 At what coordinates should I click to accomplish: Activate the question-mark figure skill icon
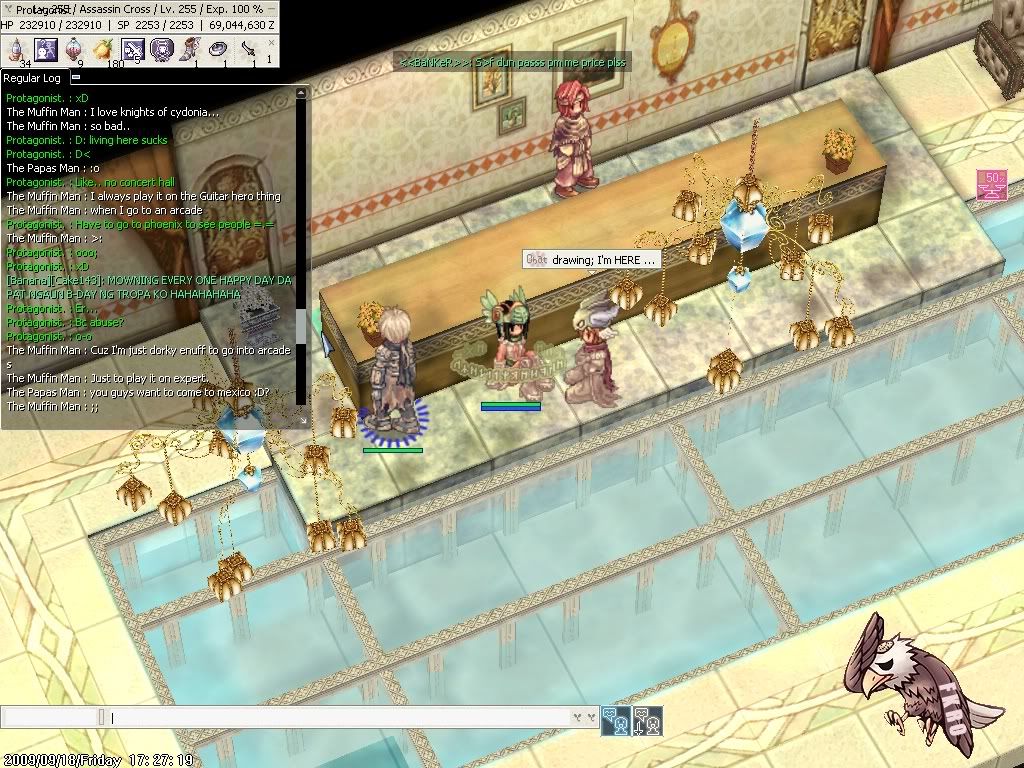point(46,49)
